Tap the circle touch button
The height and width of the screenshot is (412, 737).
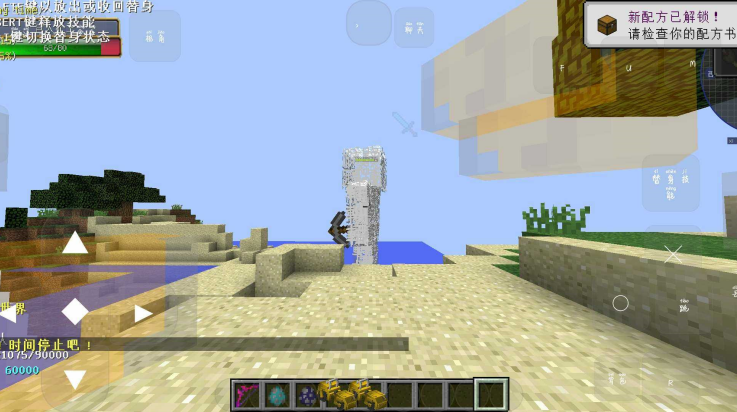[x=620, y=302]
